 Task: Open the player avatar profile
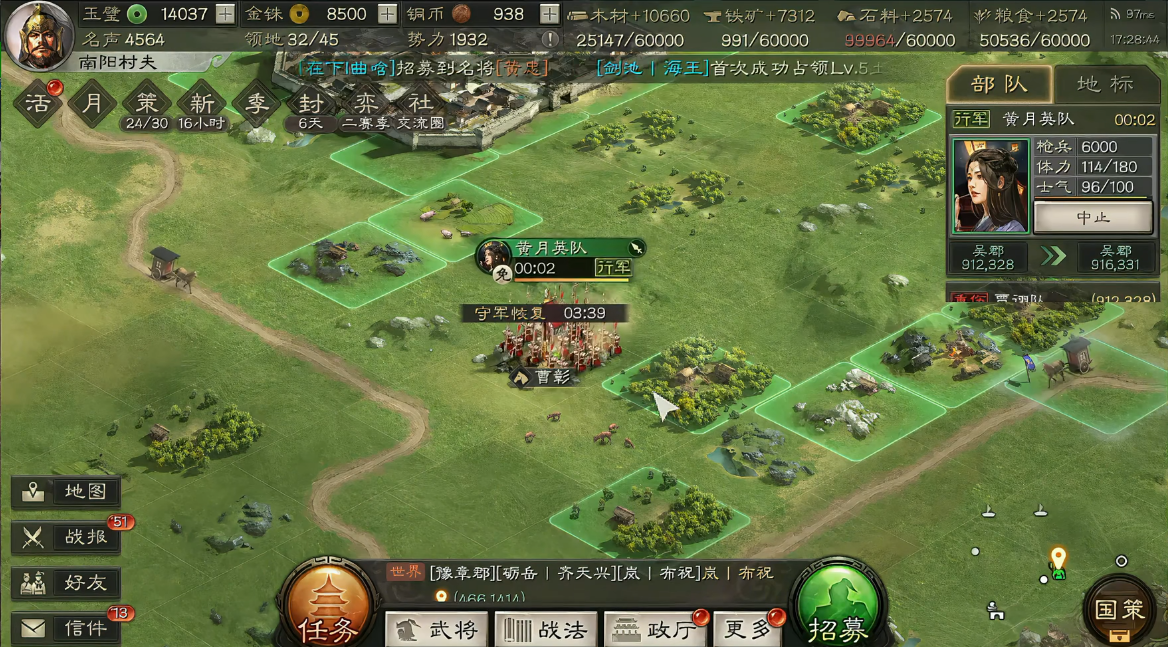tap(40, 33)
